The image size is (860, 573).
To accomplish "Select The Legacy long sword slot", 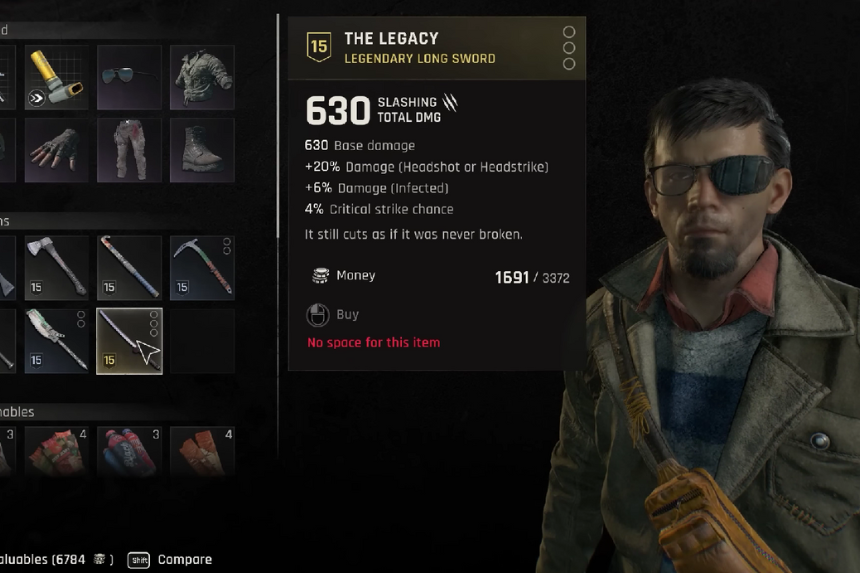I will tap(129, 340).
